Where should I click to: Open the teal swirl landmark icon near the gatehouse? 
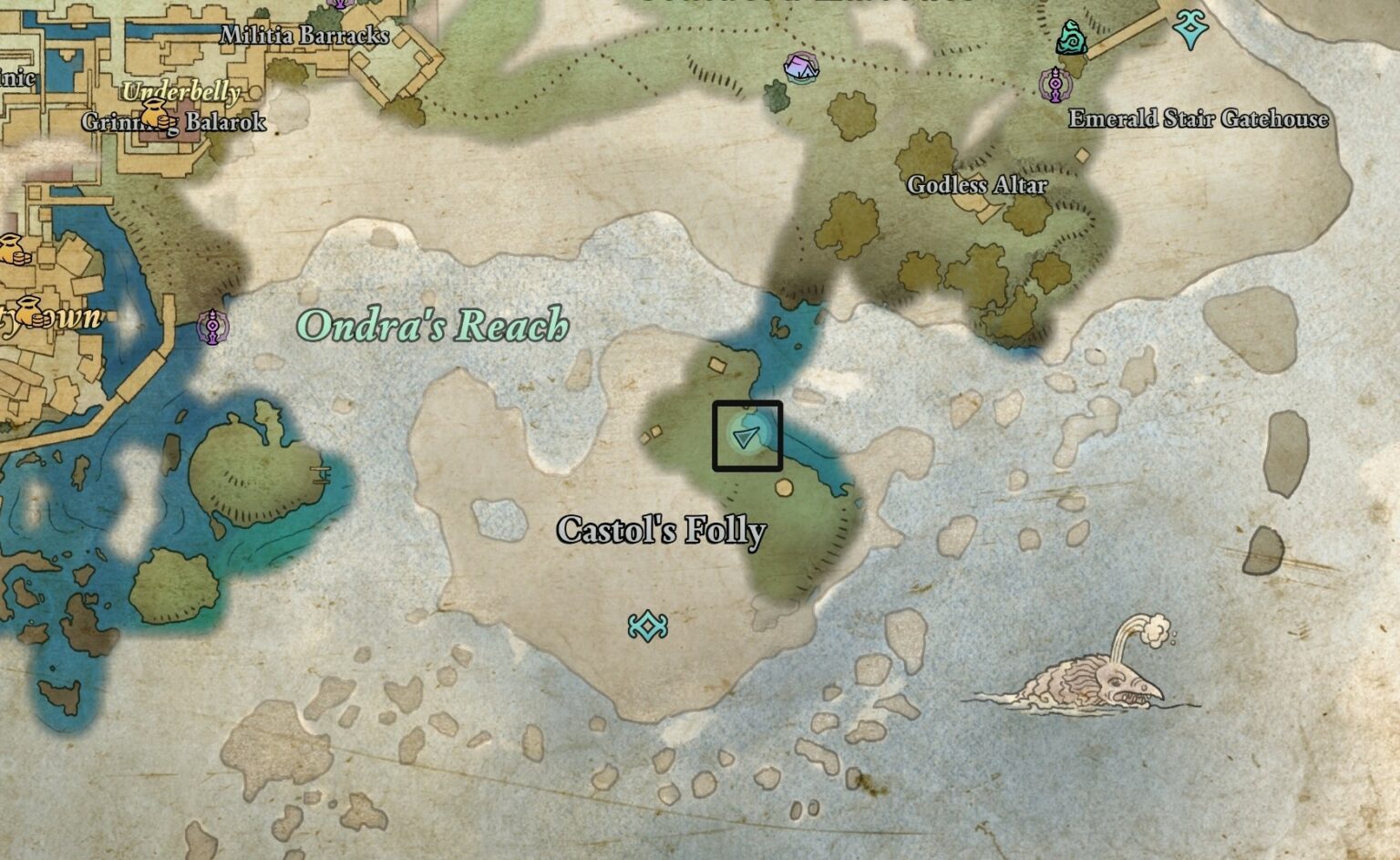point(1072,36)
